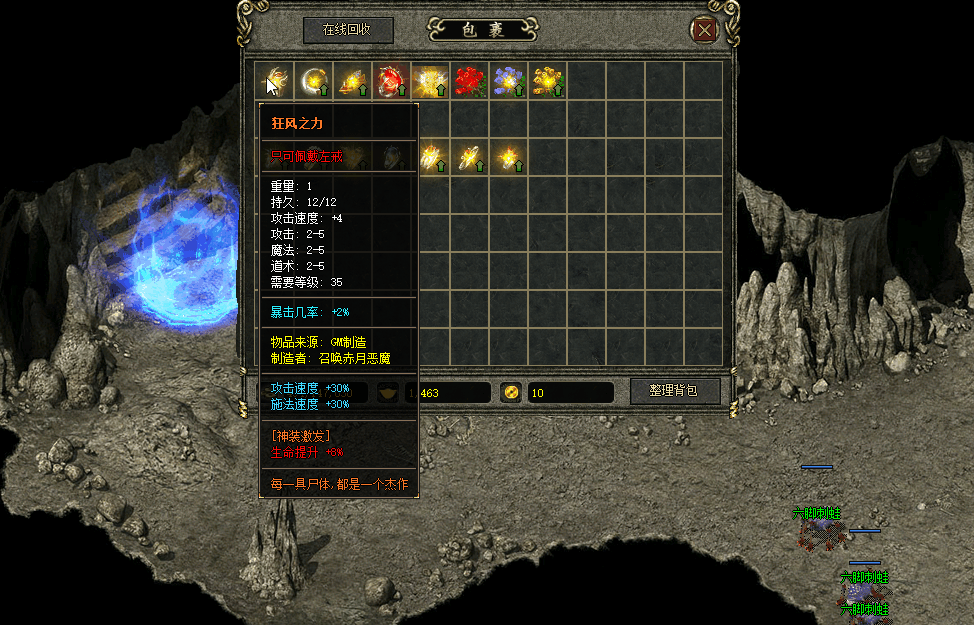974x625 pixels.
Task: Click the gold ingot currency icon
Action: (x=389, y=392)
